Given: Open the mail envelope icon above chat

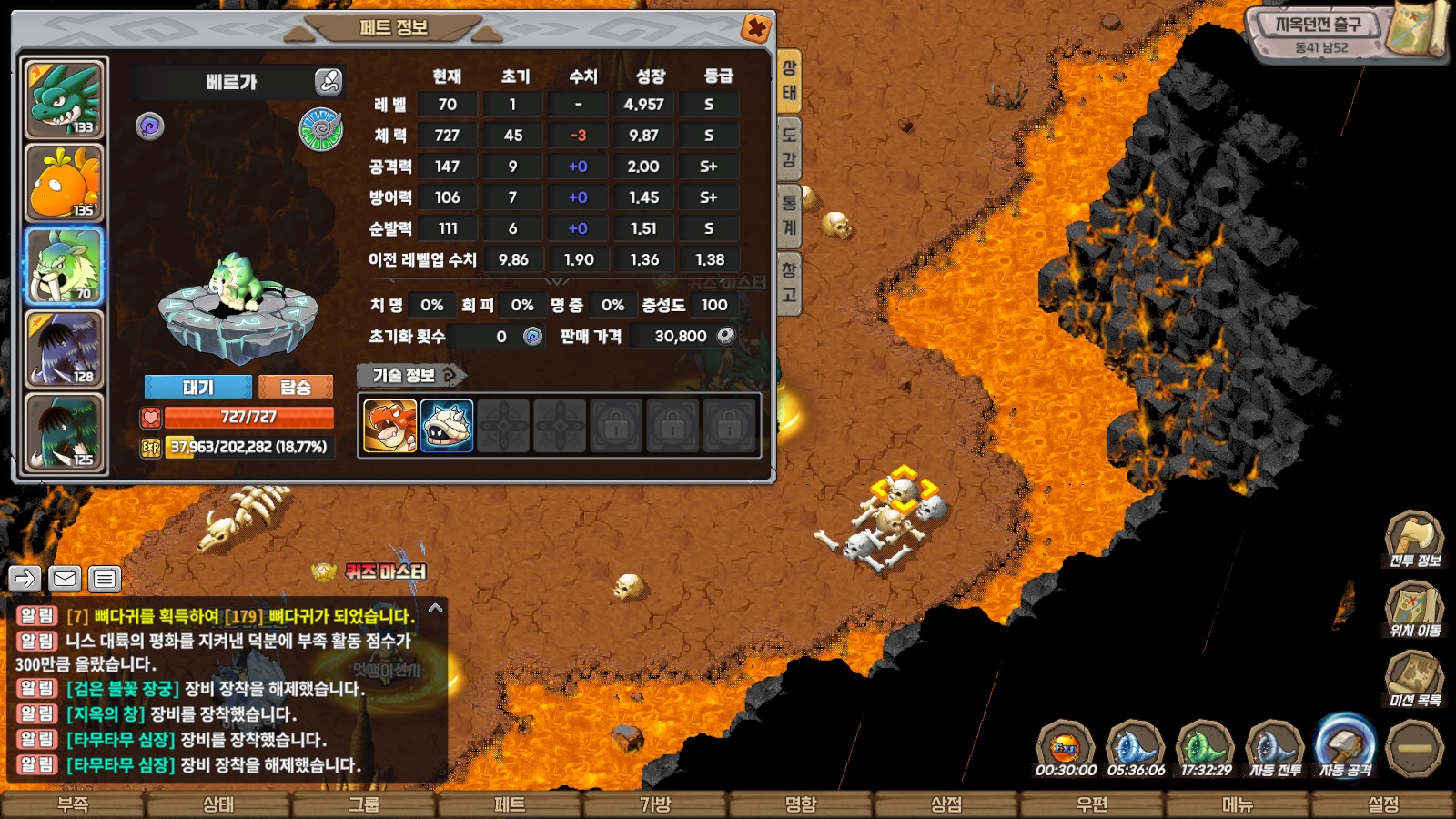Looking at the screenshot, I should 65,578.
